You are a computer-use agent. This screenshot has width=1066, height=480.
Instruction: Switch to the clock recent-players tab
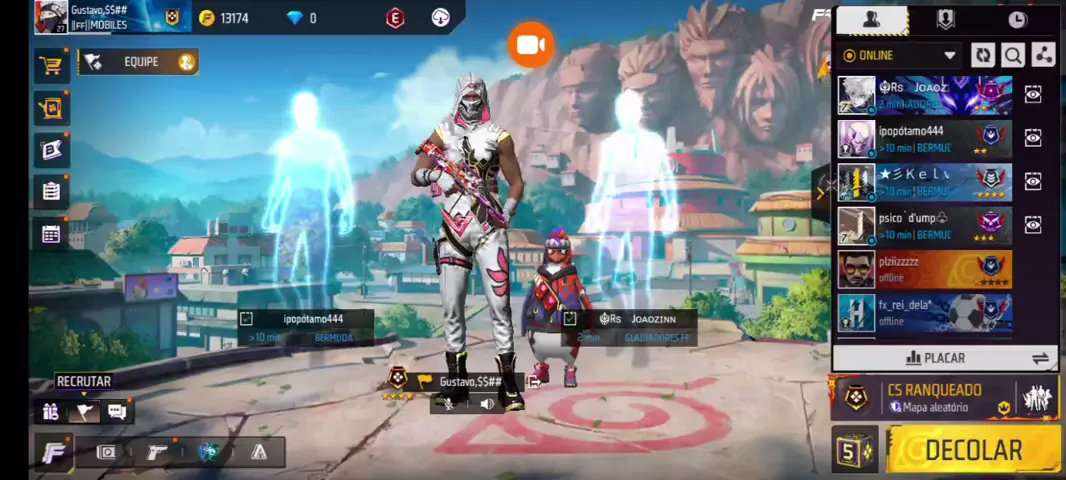(x=1017, y=19)
